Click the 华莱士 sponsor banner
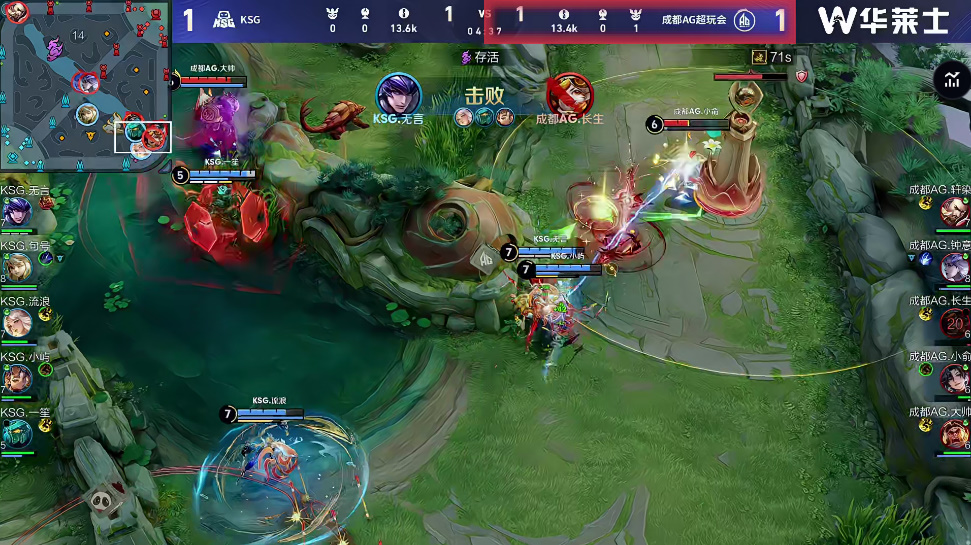The image size is (971, 545). point(882,20)
